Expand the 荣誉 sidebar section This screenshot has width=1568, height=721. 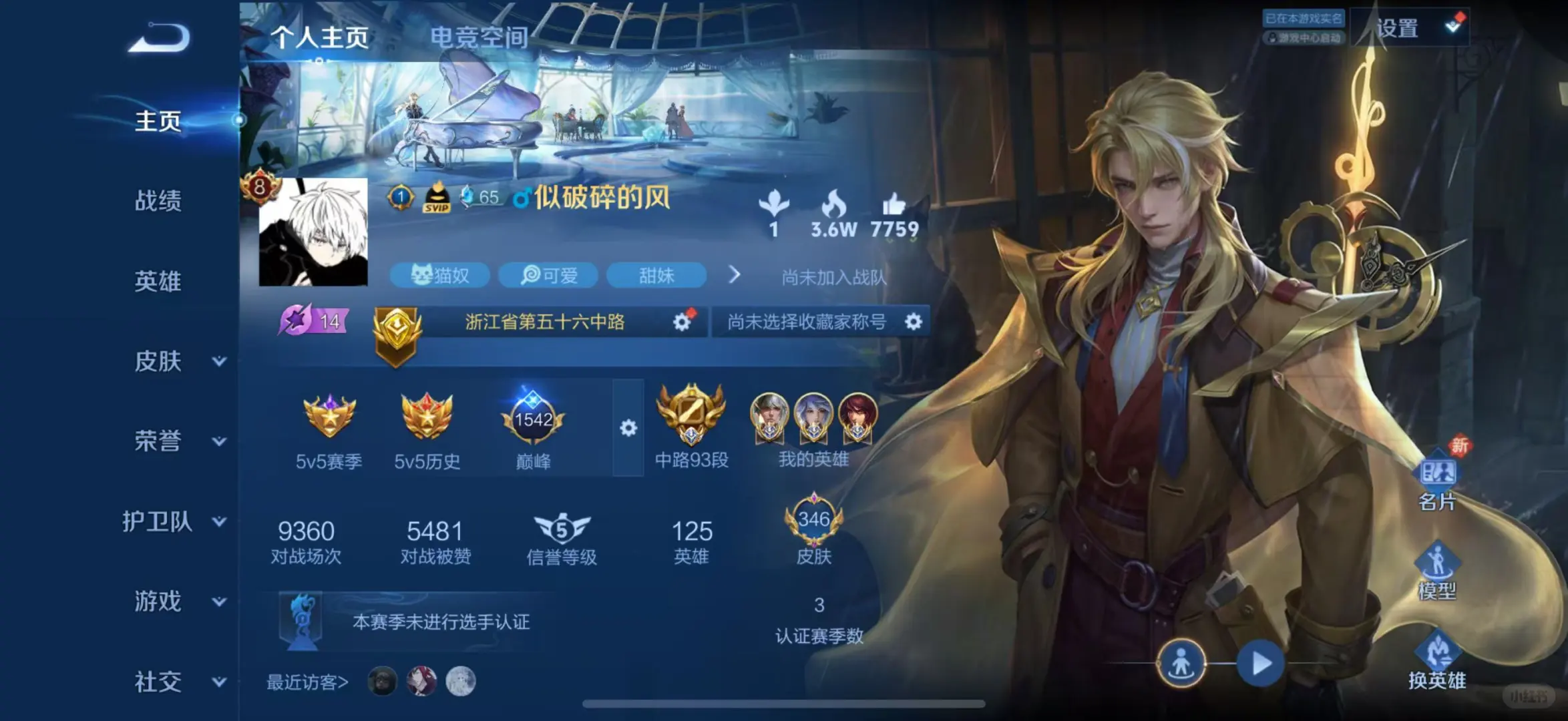tap(160, 442)
